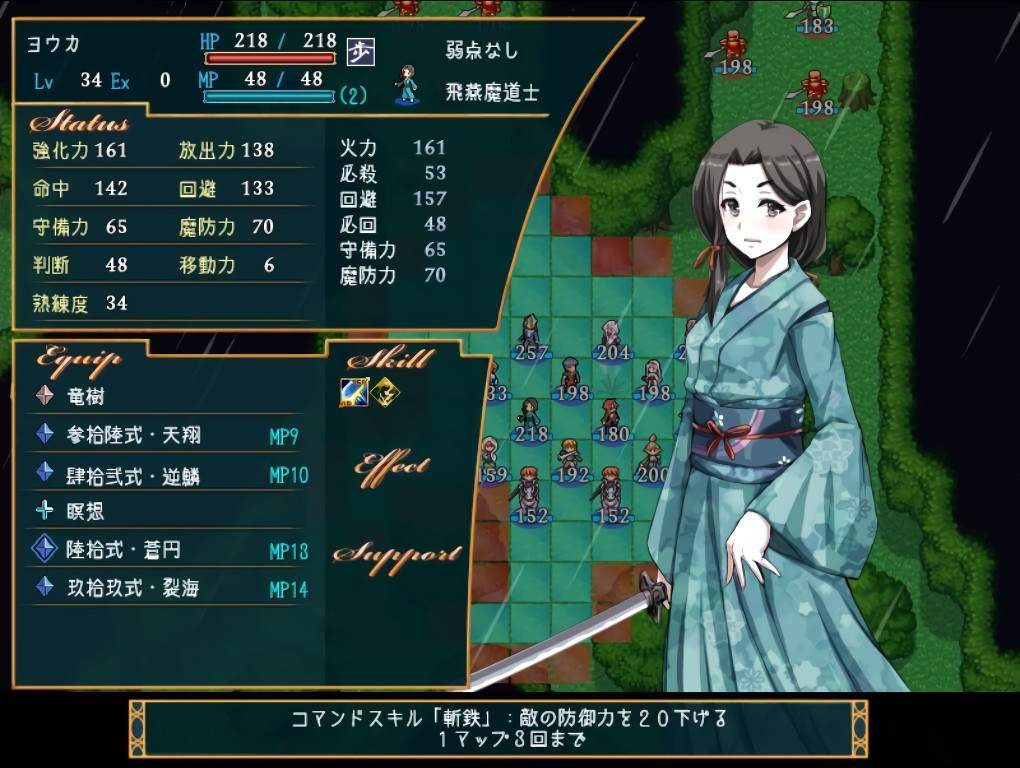
Task: Select 肆拾弐式・逆鱗 costing MP10
Action: pos(132,474)
